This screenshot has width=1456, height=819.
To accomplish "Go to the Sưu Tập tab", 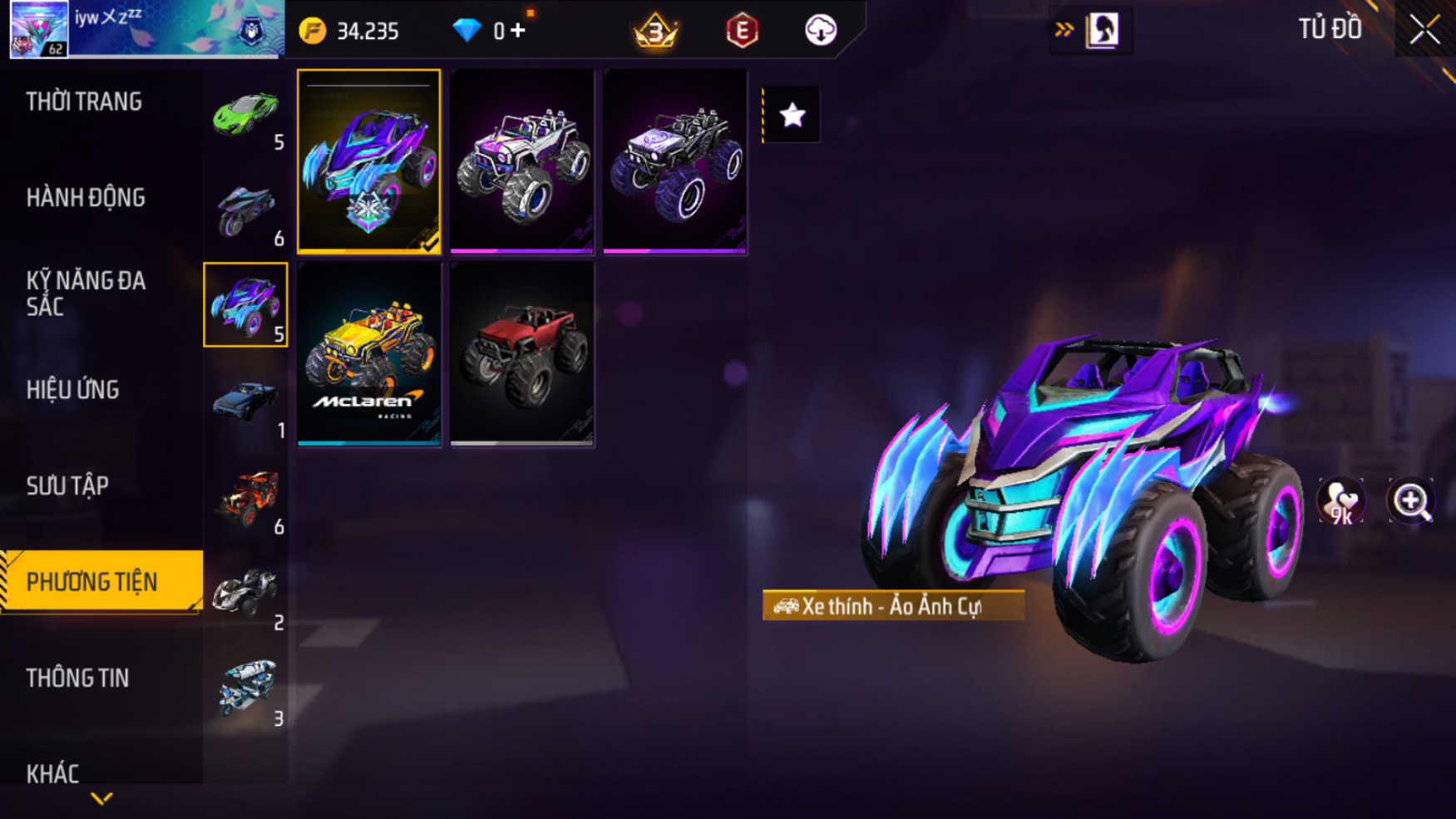I will coord(67,486).
